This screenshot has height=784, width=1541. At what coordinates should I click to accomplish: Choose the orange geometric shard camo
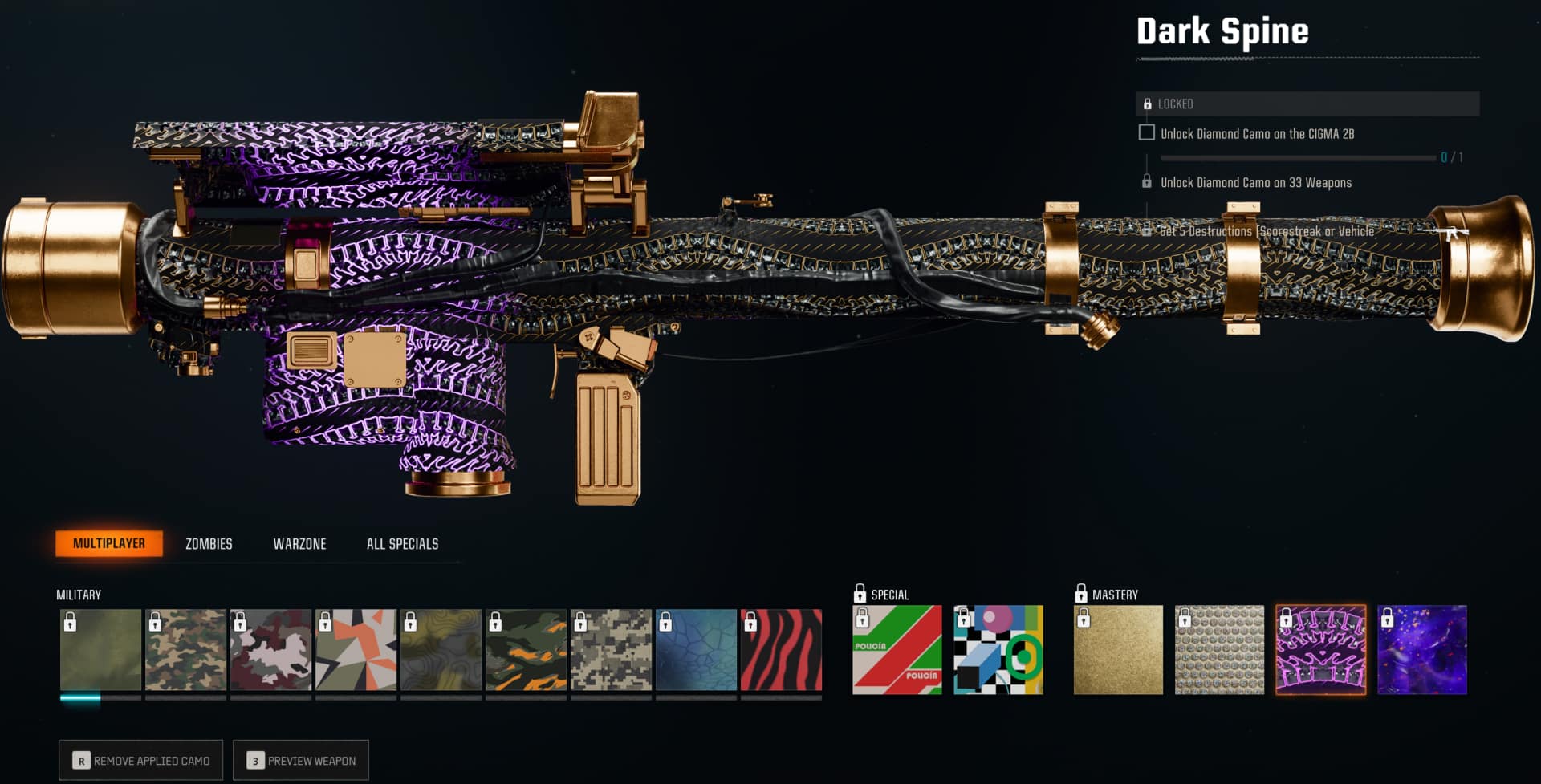point(356,650)
